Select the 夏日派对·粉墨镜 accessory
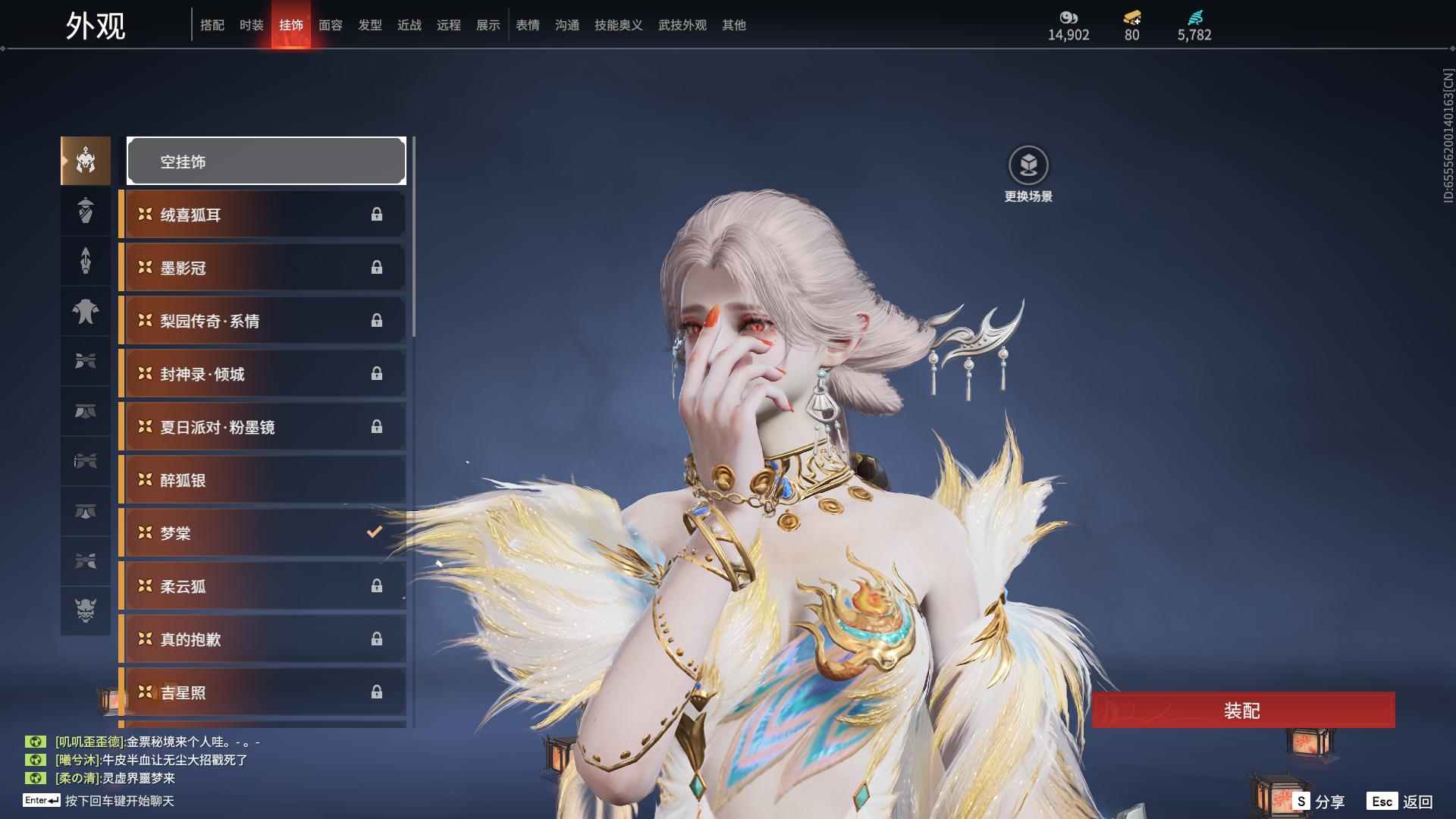This screenshot has width=1456, height=819. tap(262, 427)
